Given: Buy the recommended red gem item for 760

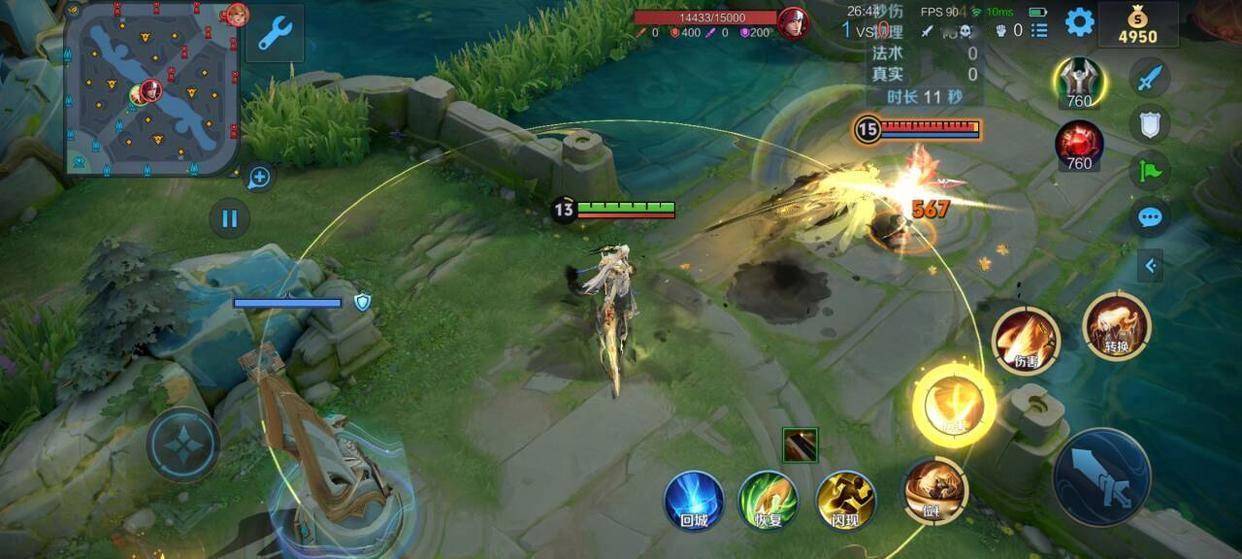Looking at the screenshot, I should [1079, 144].
